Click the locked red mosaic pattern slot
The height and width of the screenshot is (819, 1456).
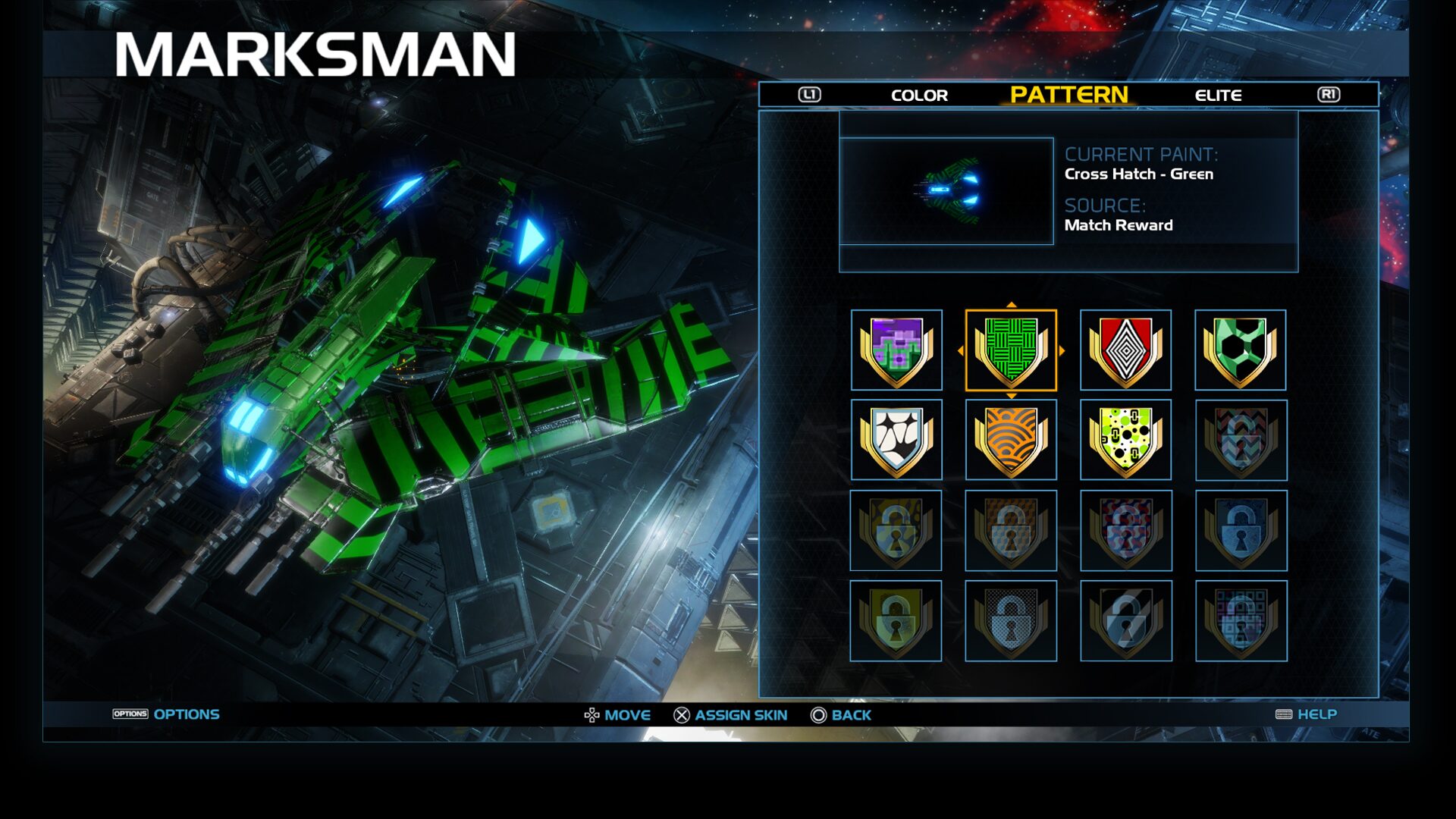(x=1126, y=529)
